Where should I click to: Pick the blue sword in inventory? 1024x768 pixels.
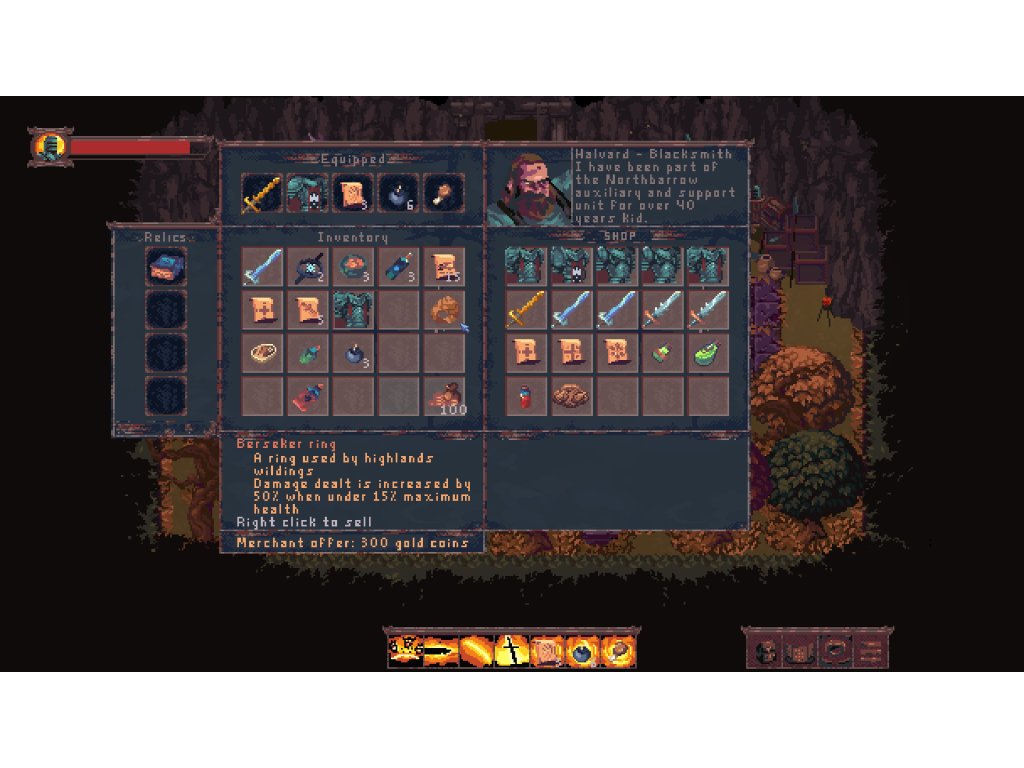(x=262, y=267)
